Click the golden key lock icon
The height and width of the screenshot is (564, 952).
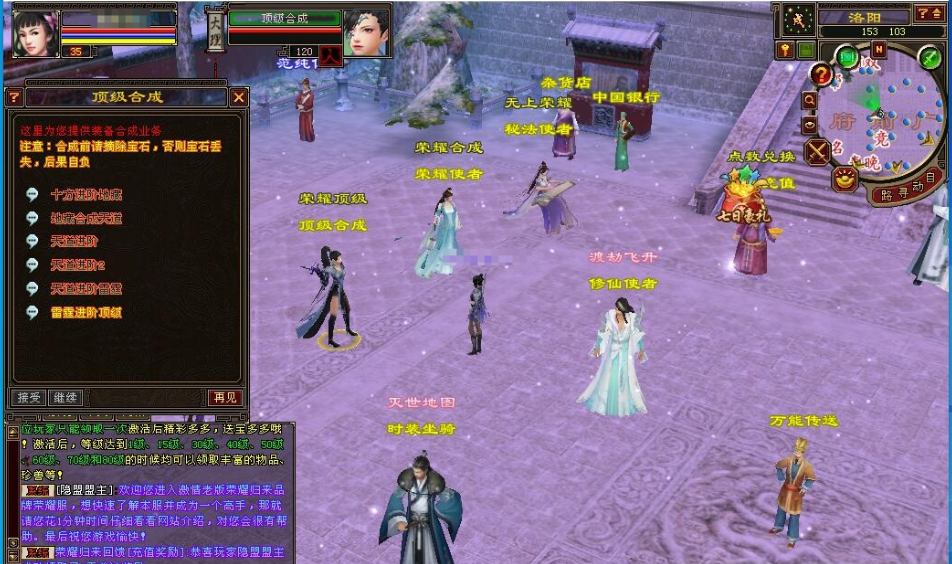click(785, 49)
